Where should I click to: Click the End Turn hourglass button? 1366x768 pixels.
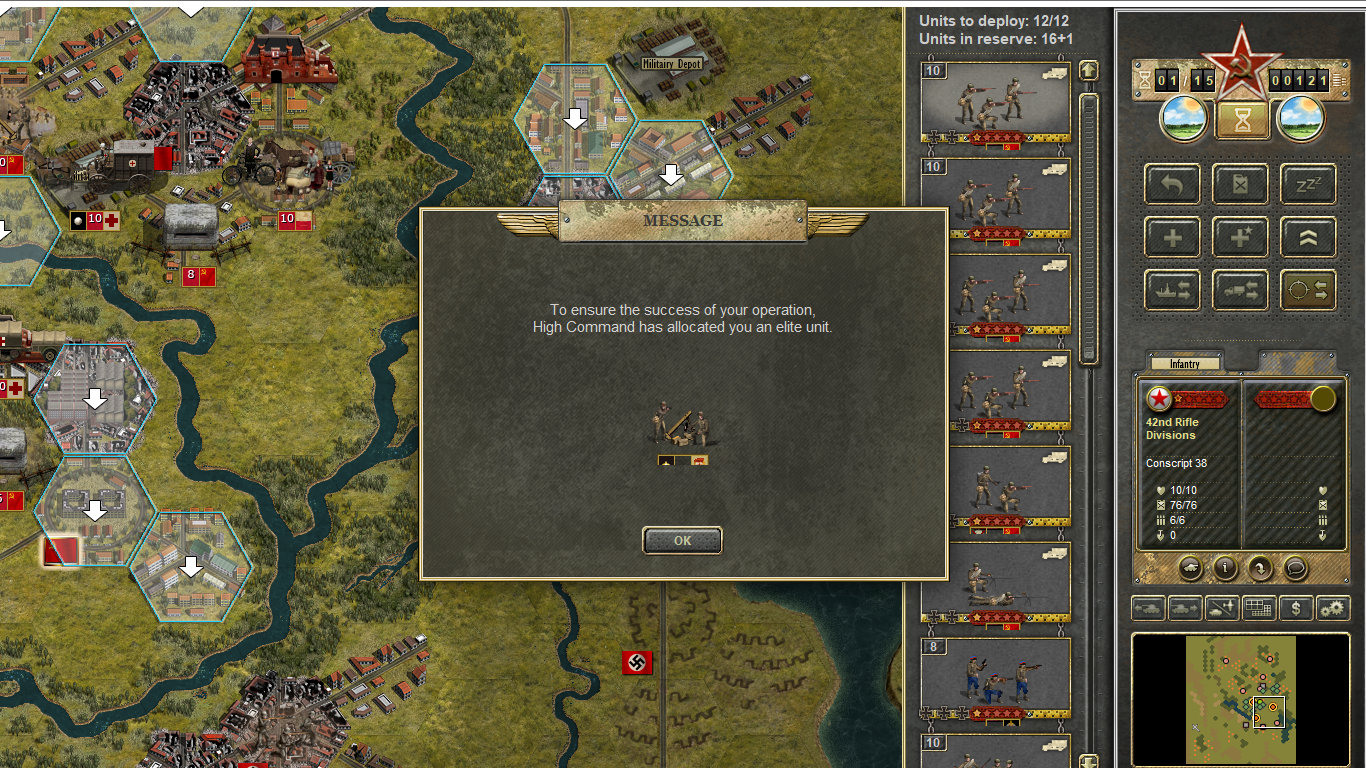pos(1241,119)
